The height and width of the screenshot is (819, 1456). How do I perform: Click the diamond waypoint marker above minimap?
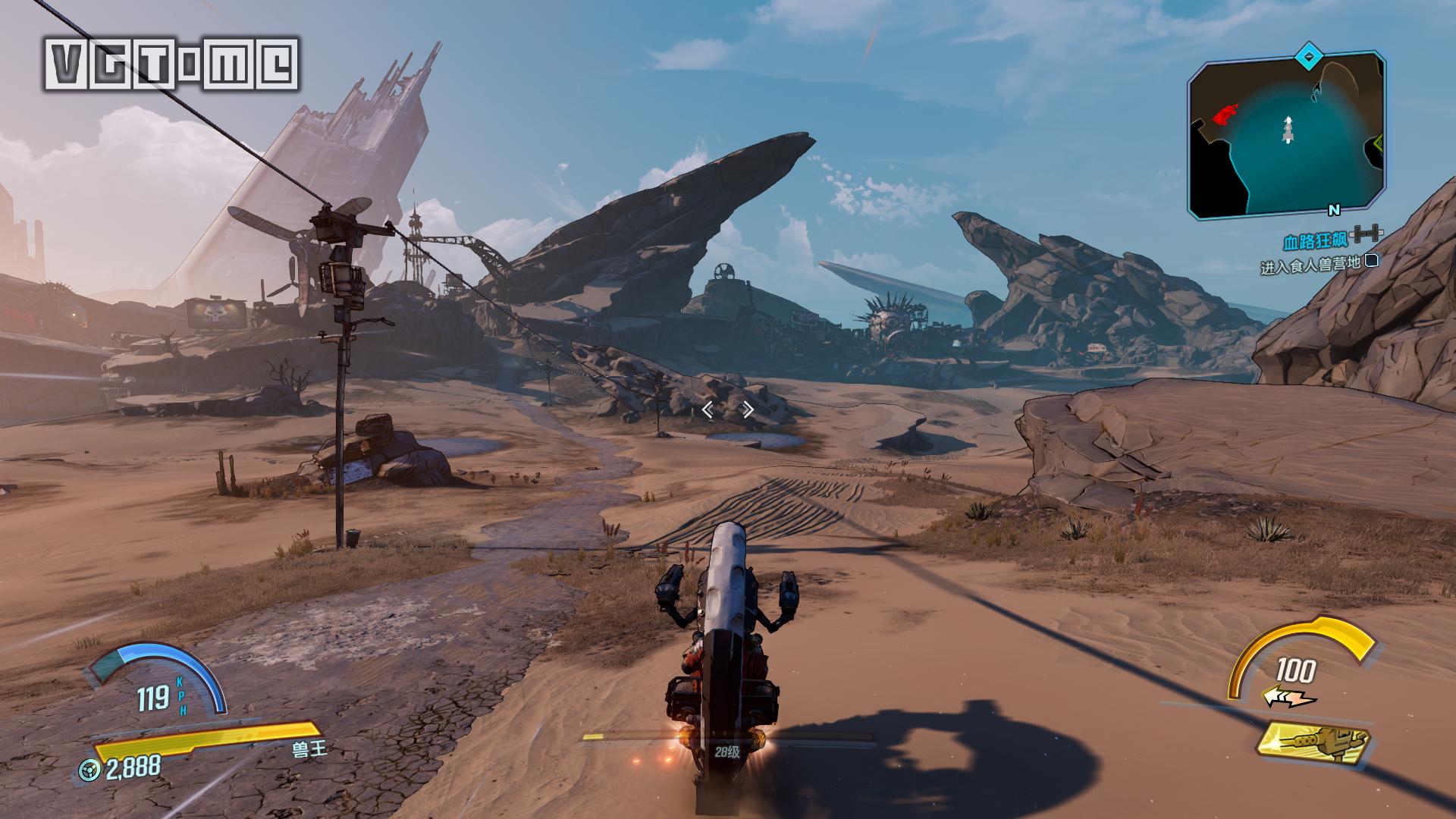coord(1308,56)
